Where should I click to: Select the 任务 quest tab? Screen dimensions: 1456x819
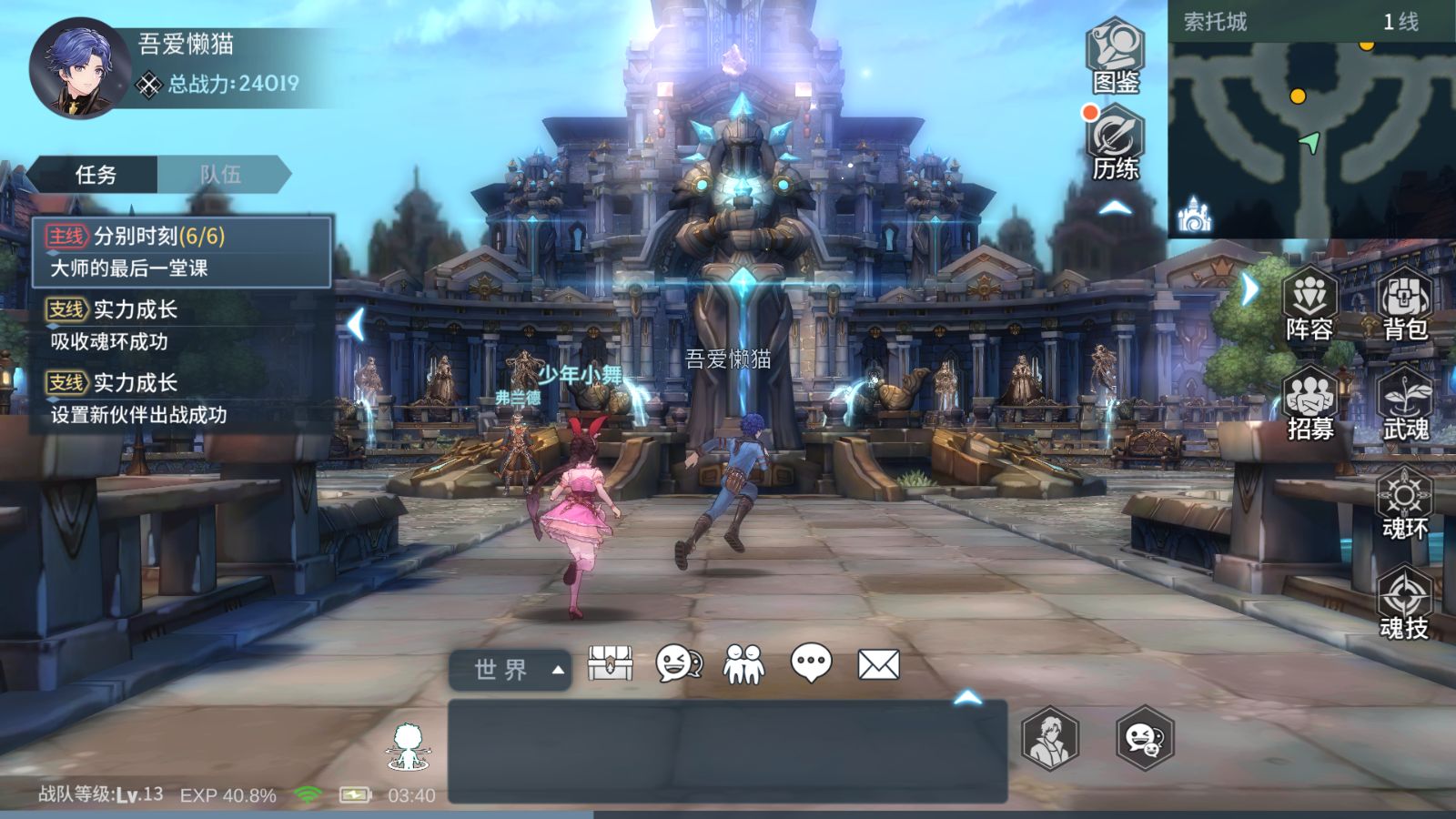click(96, 175)
